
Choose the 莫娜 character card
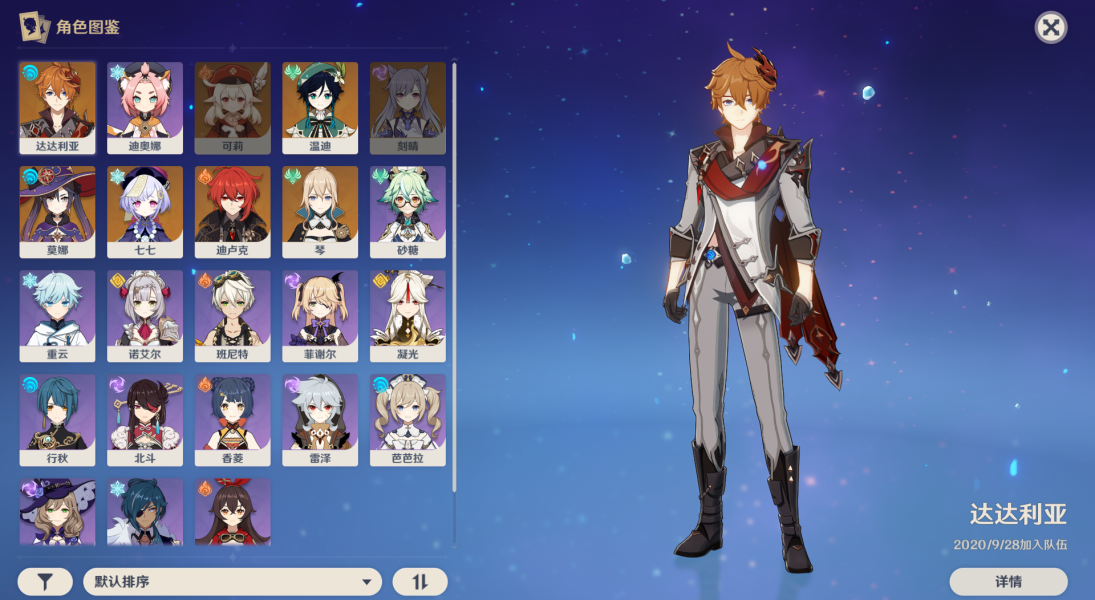58,211
